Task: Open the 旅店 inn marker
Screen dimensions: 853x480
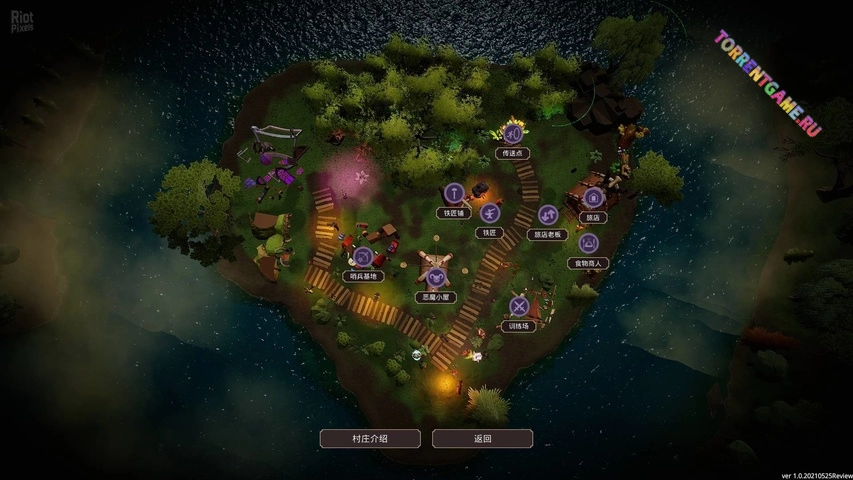Action: [592, 198]
